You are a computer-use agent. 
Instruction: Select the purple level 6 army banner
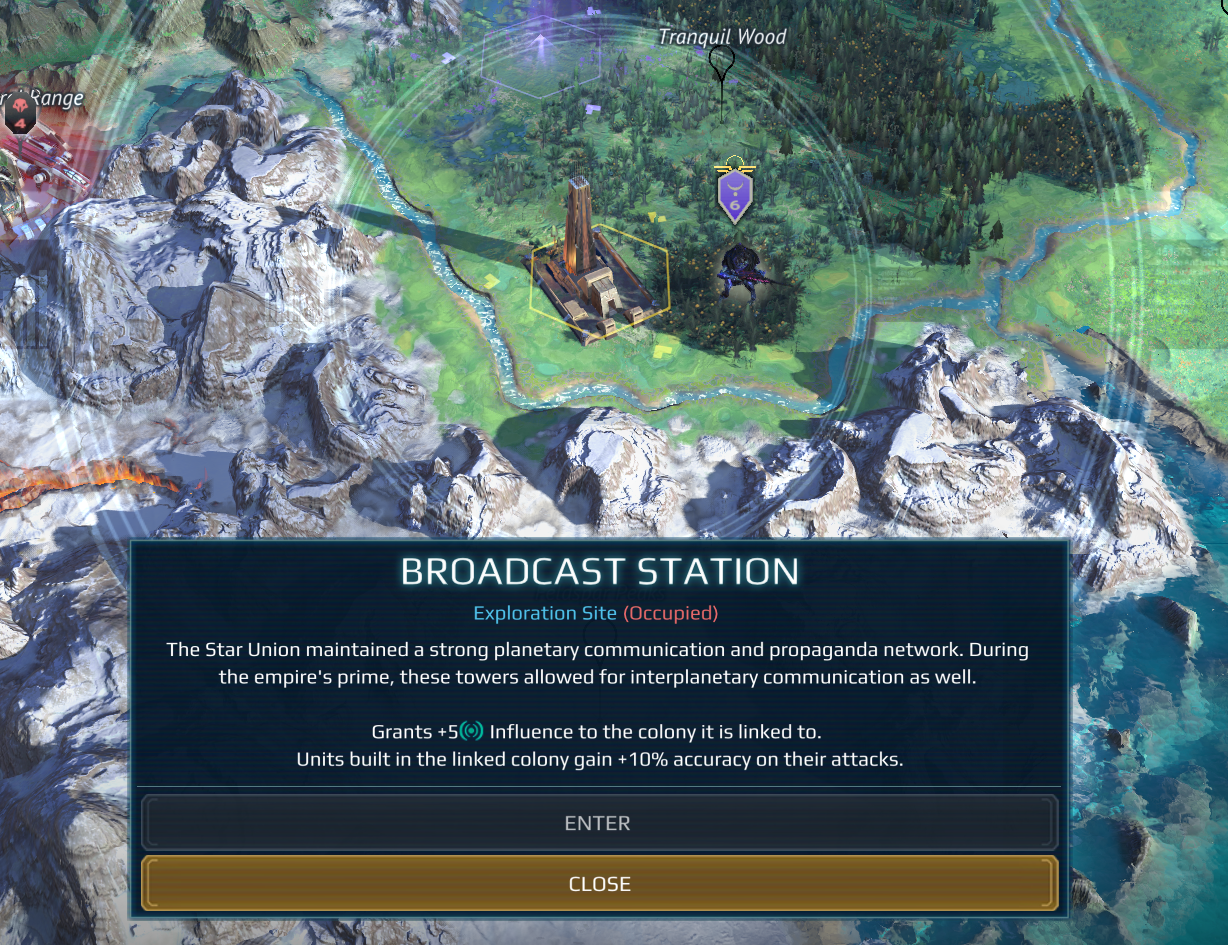(x=735, y=196)
